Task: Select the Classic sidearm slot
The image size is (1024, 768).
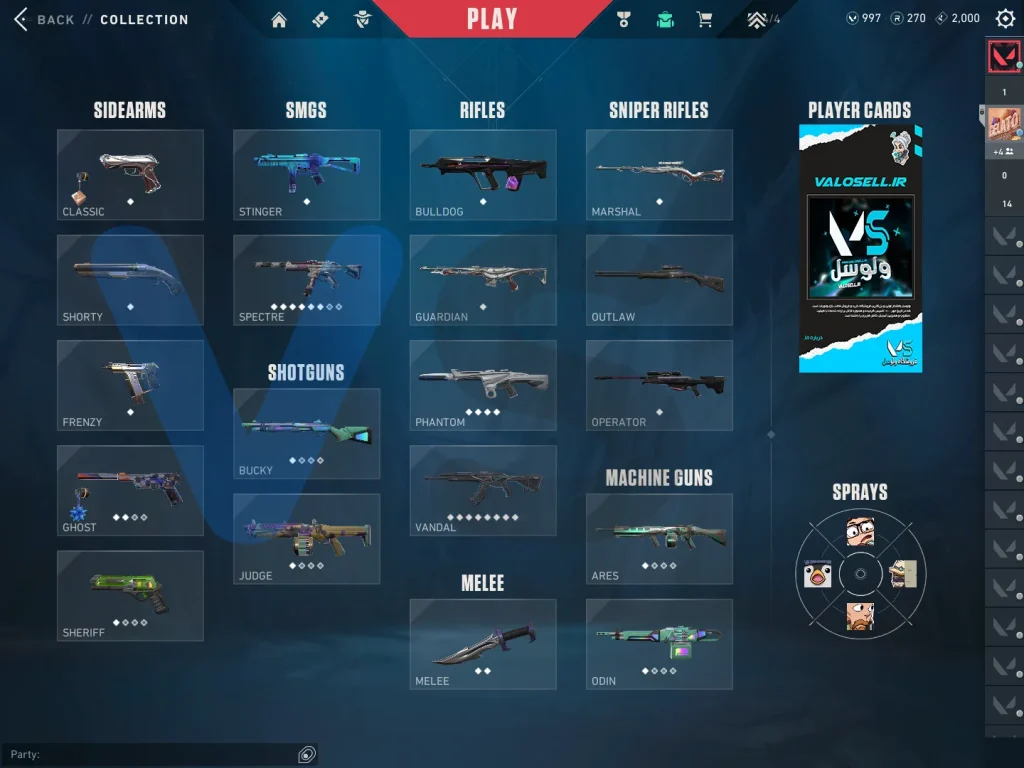Action: [x=130, y=174]
